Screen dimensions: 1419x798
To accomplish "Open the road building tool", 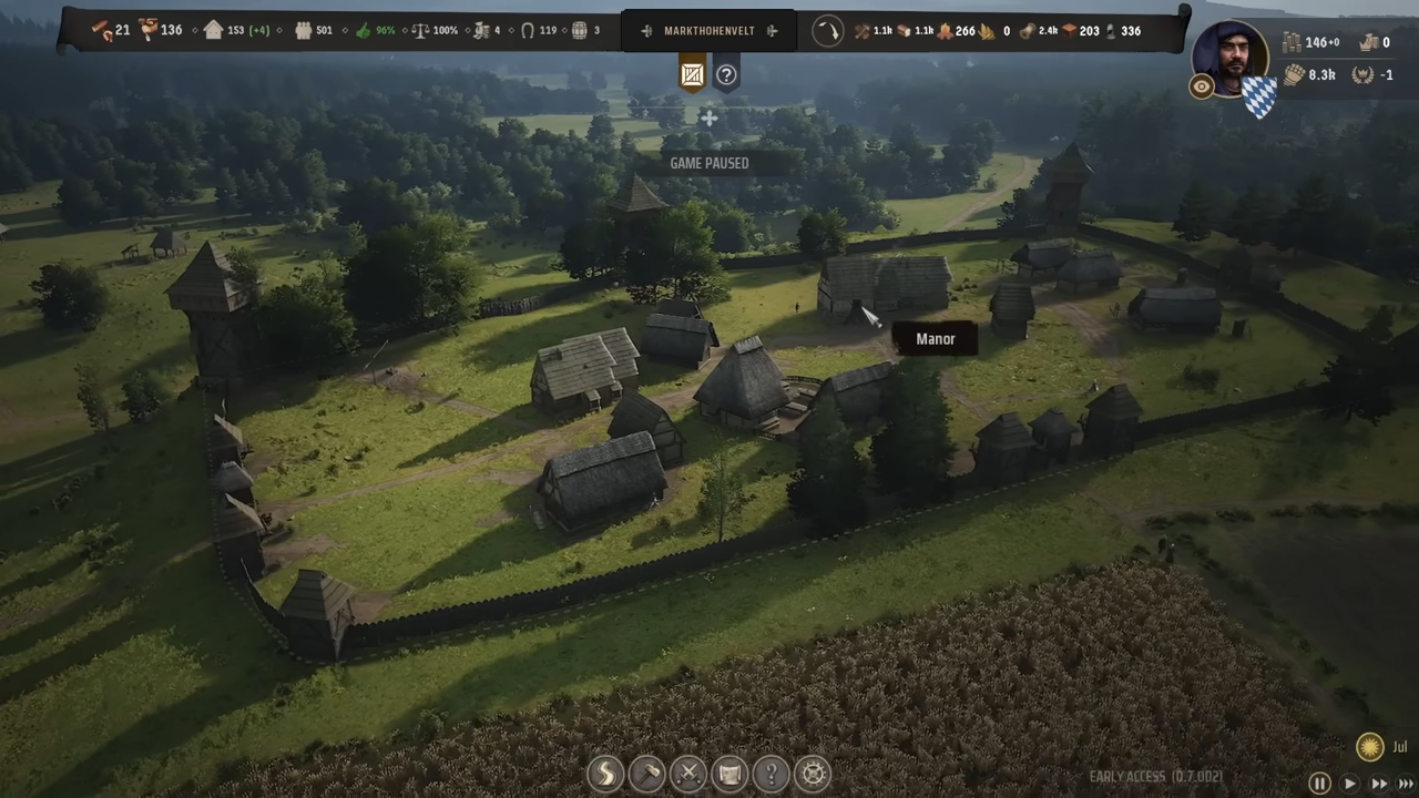I will (606, 773).
